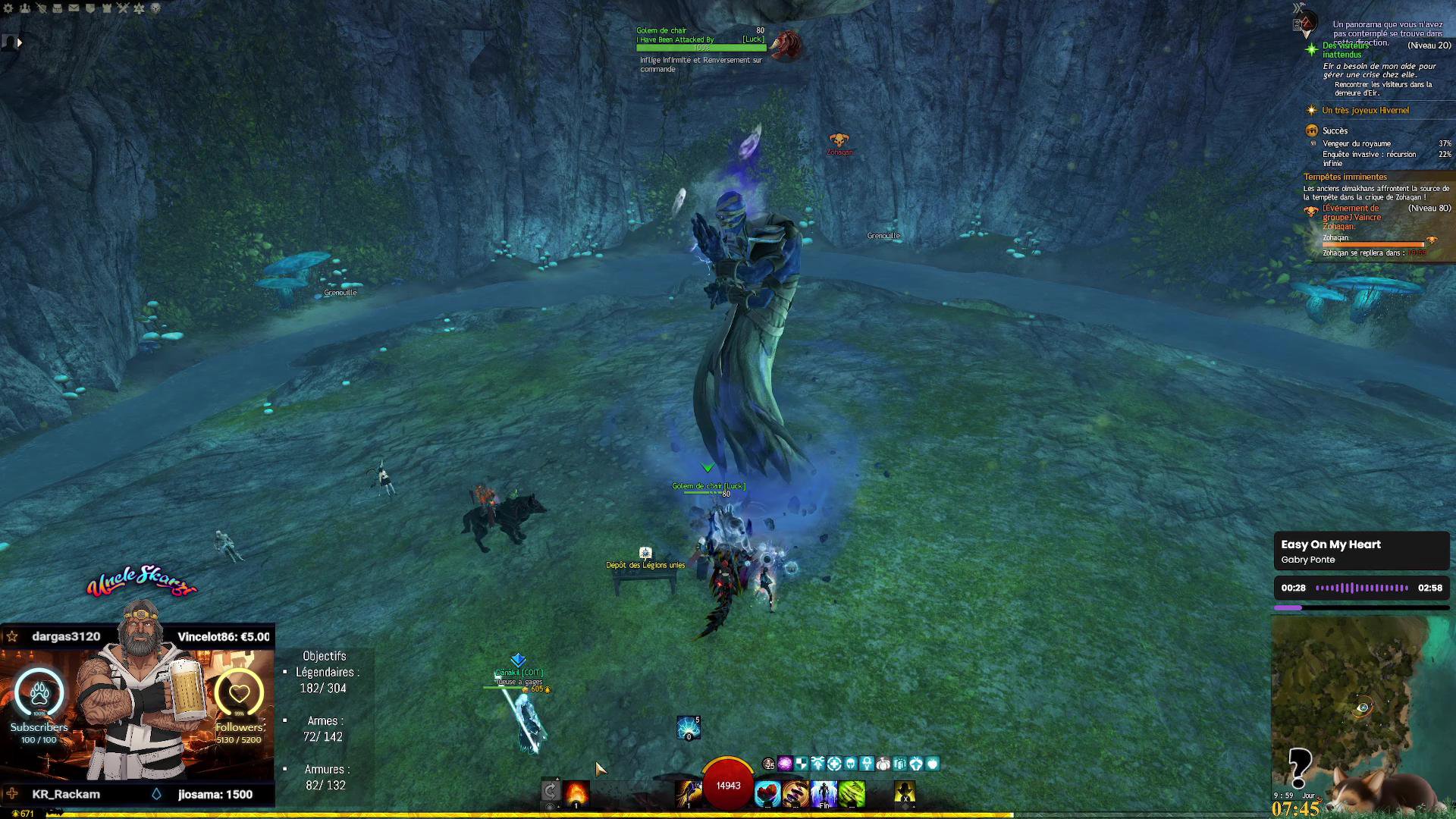The image size is (1456, 819).
Task: Expand the party portrait arrow
Action: tap(19, 42)
